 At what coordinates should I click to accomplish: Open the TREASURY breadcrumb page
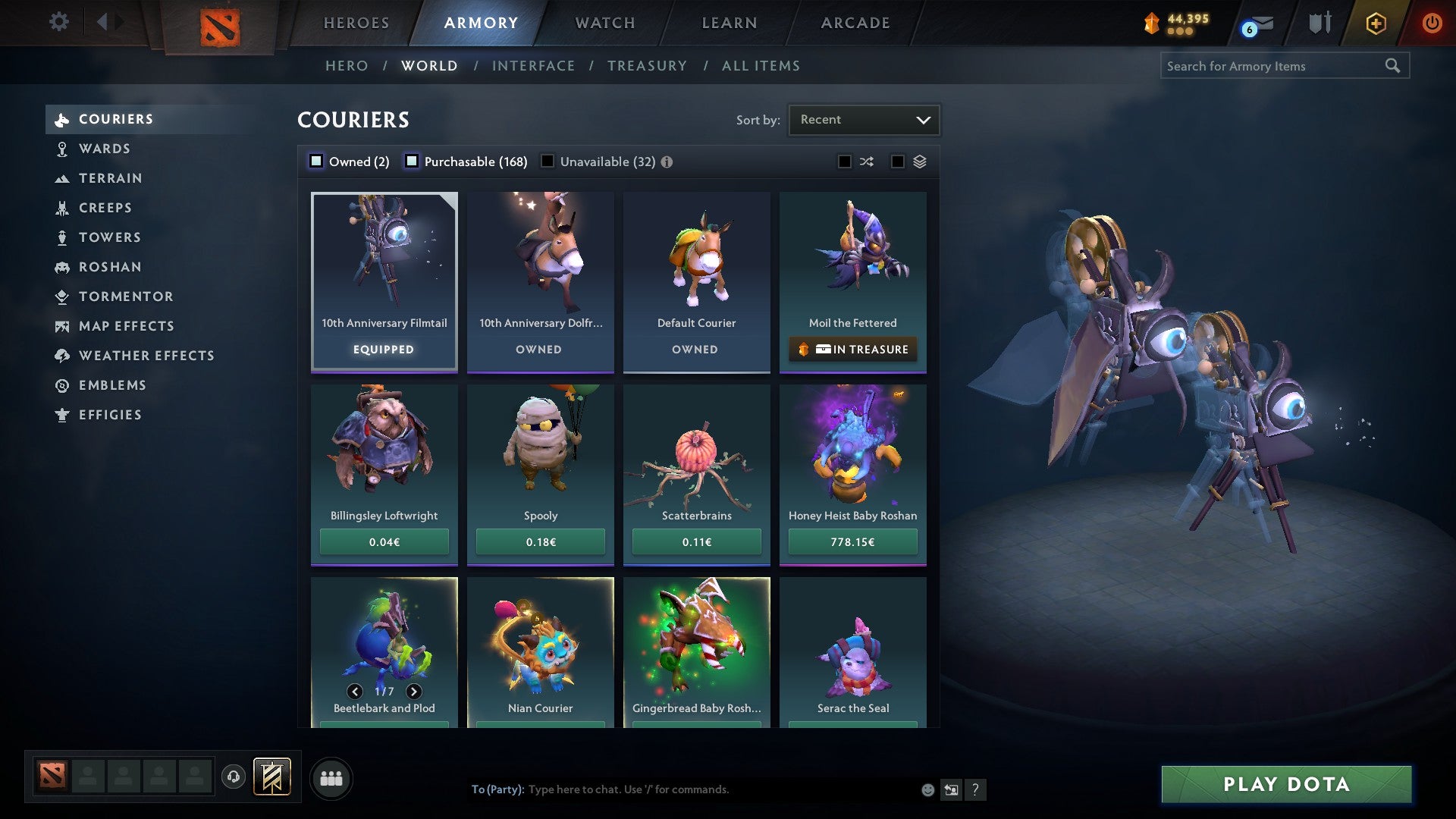(x=647, y=66)
